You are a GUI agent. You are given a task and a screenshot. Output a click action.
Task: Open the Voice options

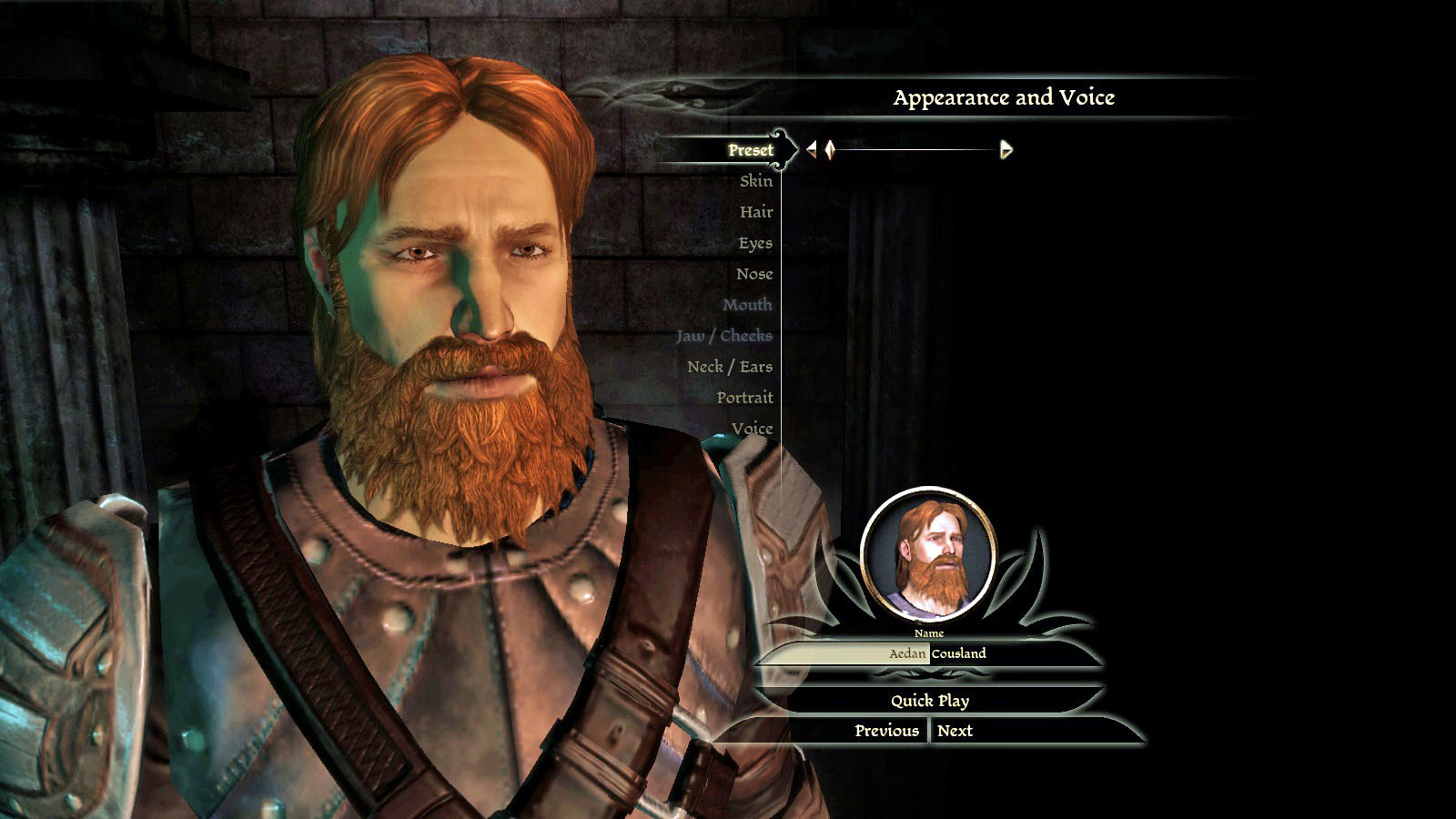coord(751,429)
